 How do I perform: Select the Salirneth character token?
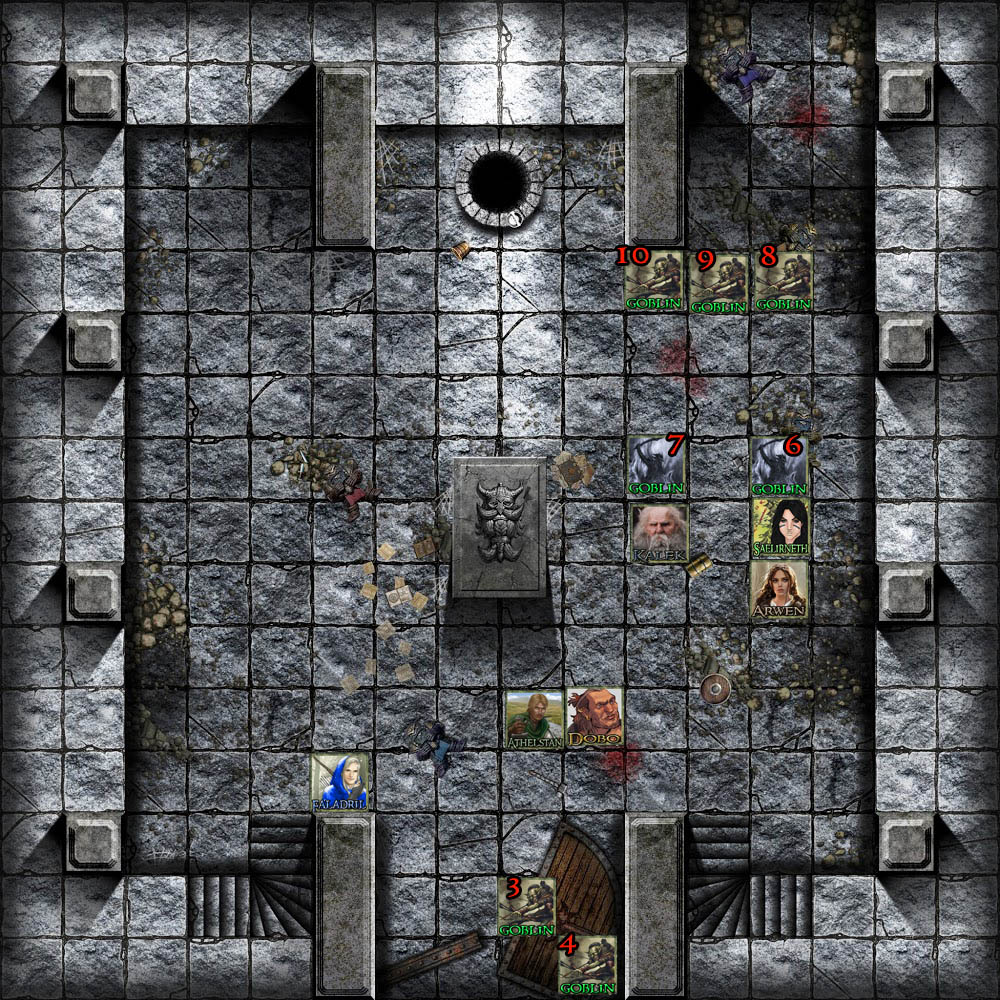click(x=781, y=528)
